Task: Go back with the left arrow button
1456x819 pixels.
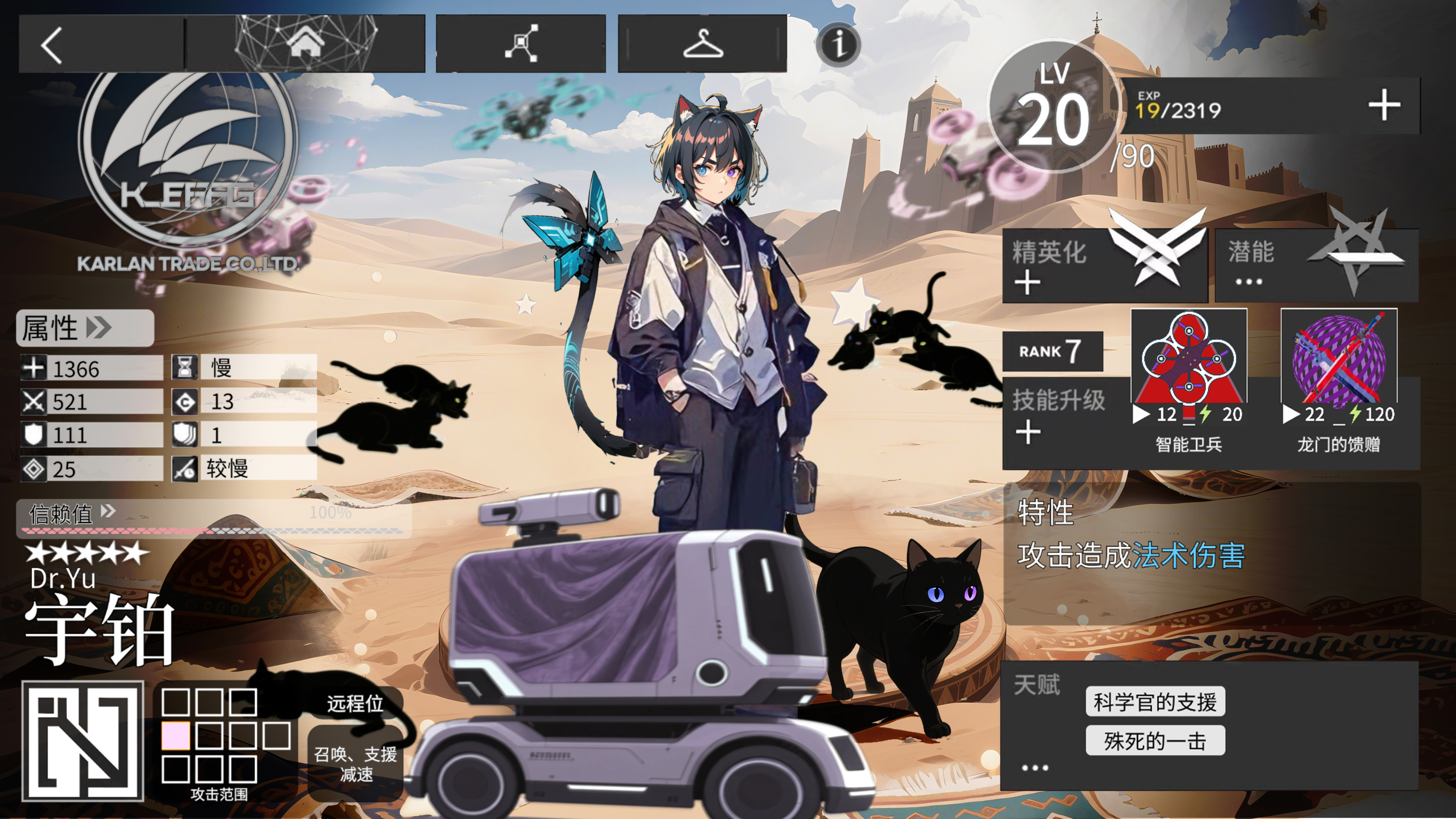Action: click(52, 45)
